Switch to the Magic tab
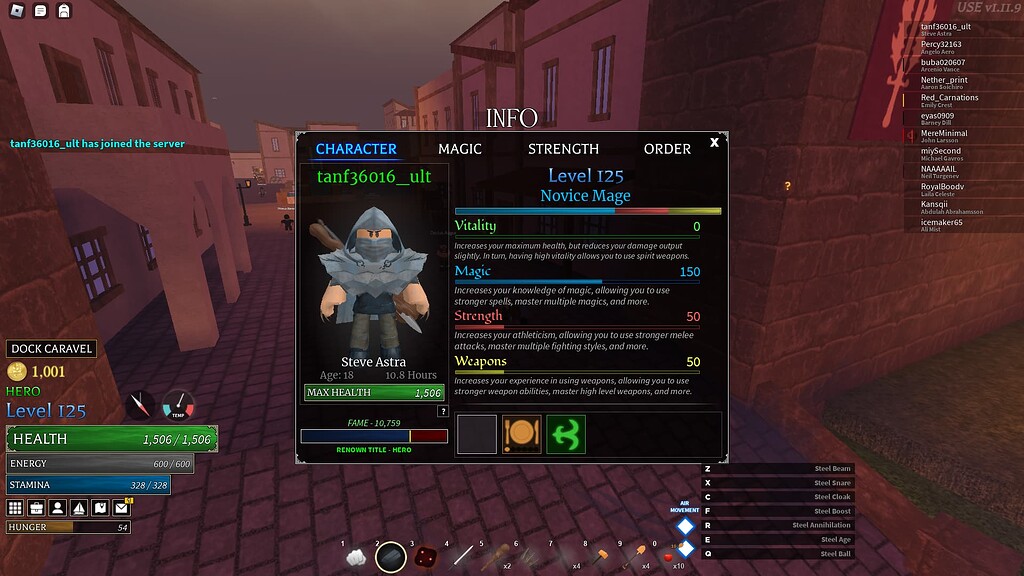The height and width of the screenshot is (576, 1024). coord(460,149)
